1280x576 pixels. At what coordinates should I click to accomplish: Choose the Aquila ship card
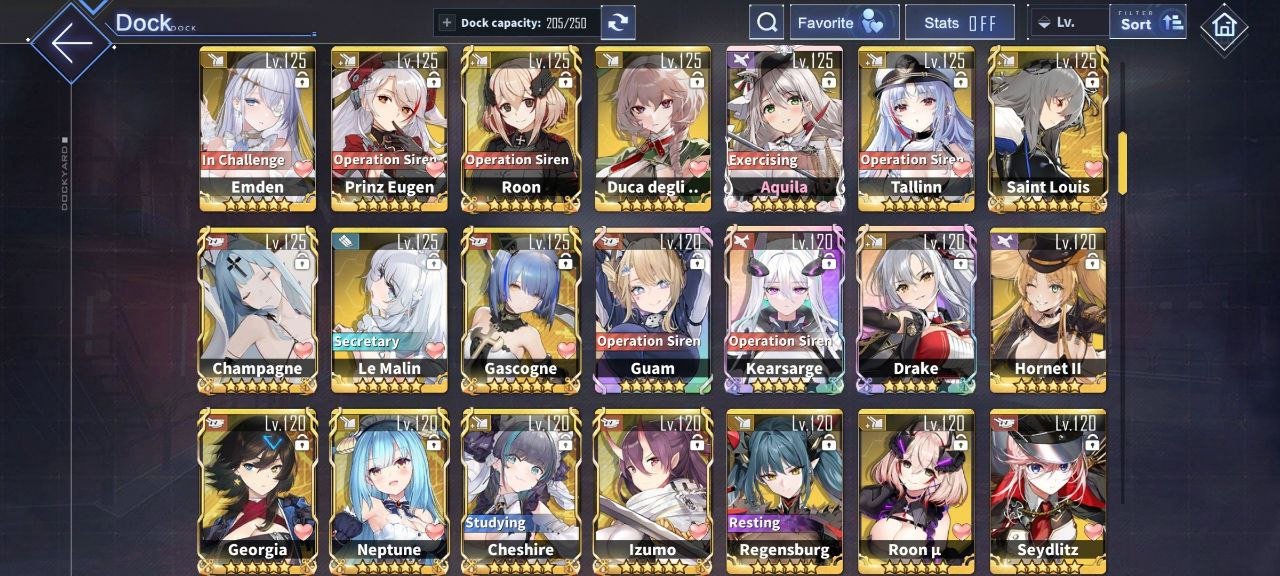[x=784, y=128]
